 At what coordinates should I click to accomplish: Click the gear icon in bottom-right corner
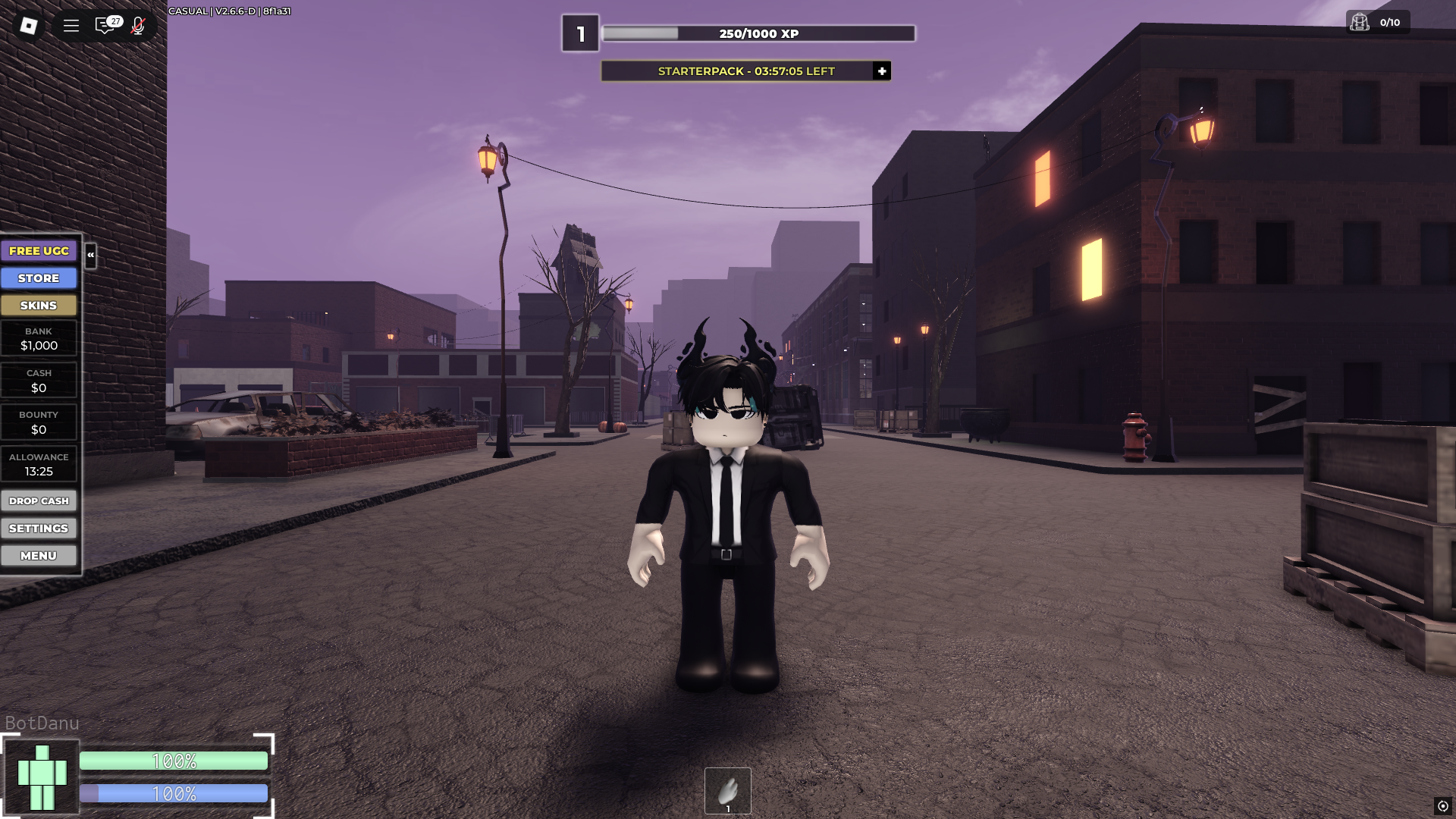pos(1443,806)
